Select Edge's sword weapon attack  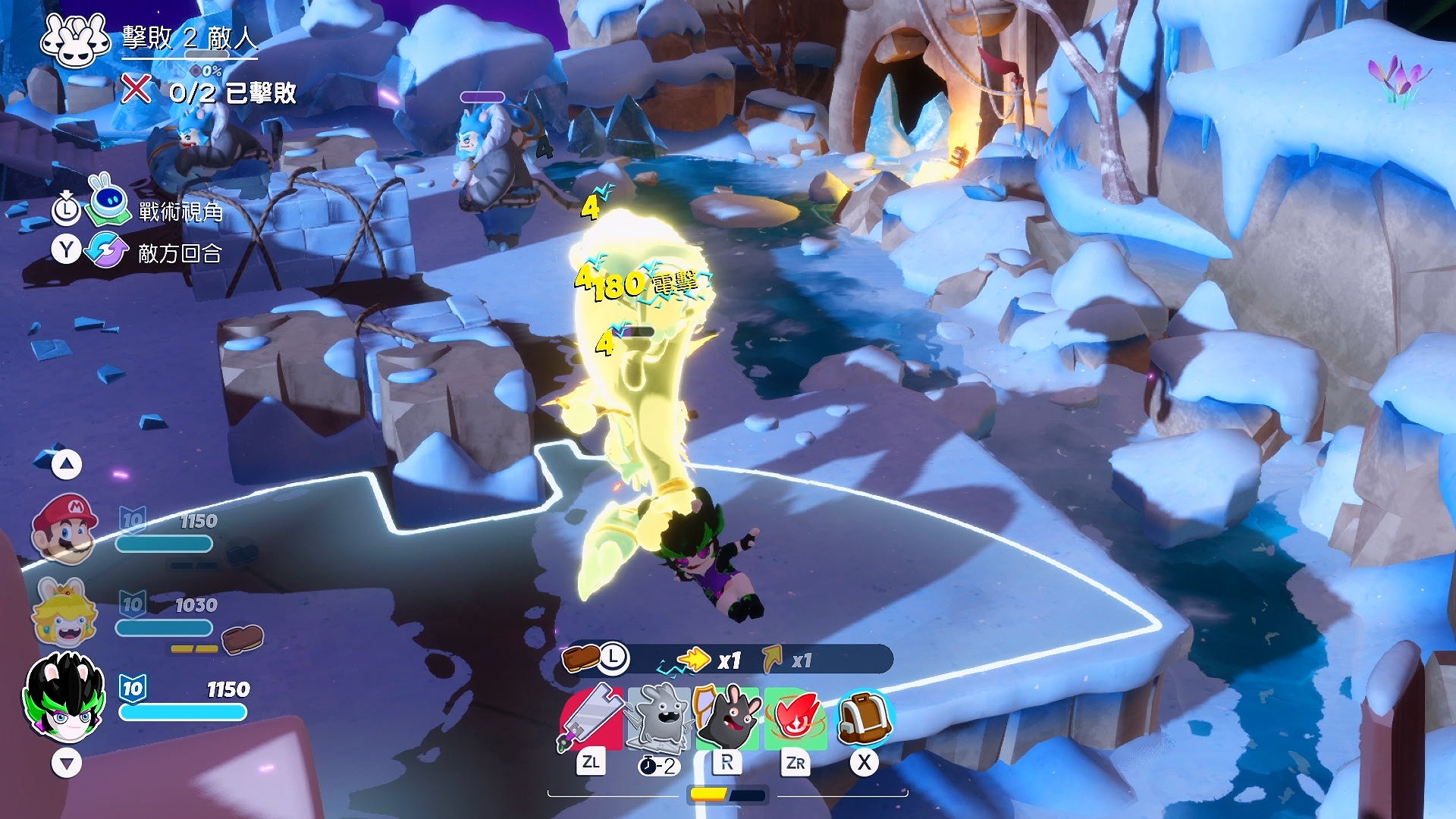(591, 717)
